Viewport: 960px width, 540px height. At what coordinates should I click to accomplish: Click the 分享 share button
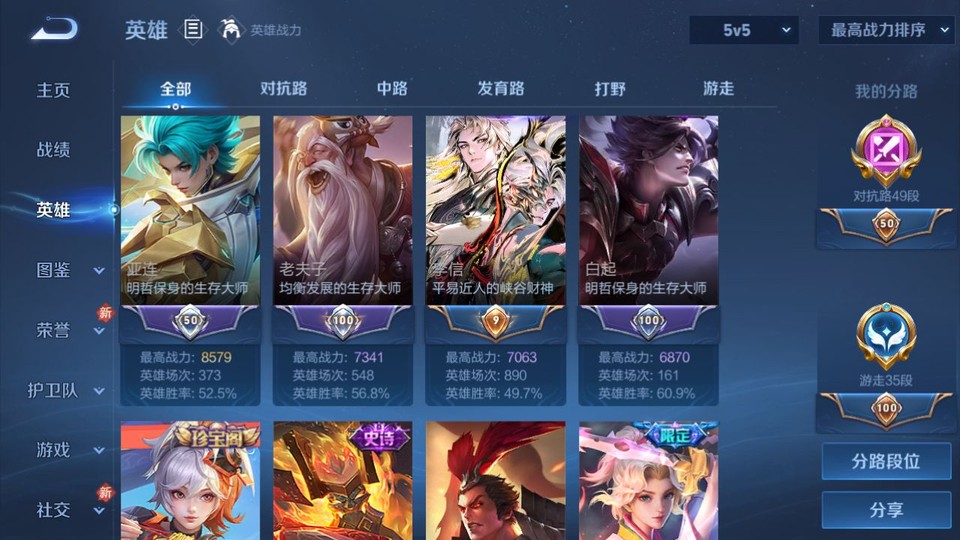[x=886, y=510]
